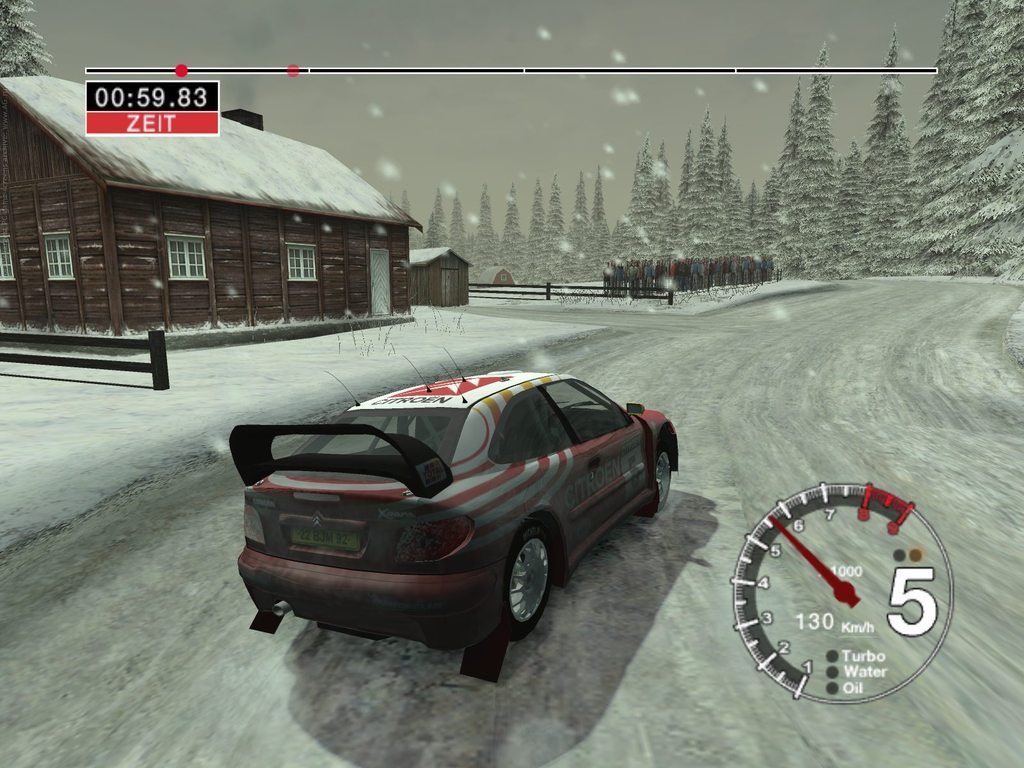Select the bright red stage progress marker

coord(181,70)
